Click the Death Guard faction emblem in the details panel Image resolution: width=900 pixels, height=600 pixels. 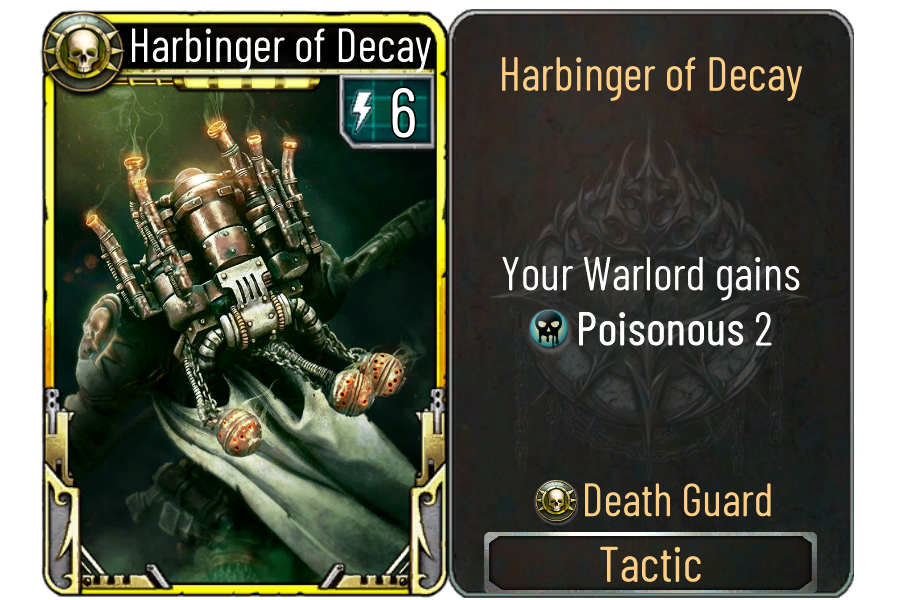(556, 500)
